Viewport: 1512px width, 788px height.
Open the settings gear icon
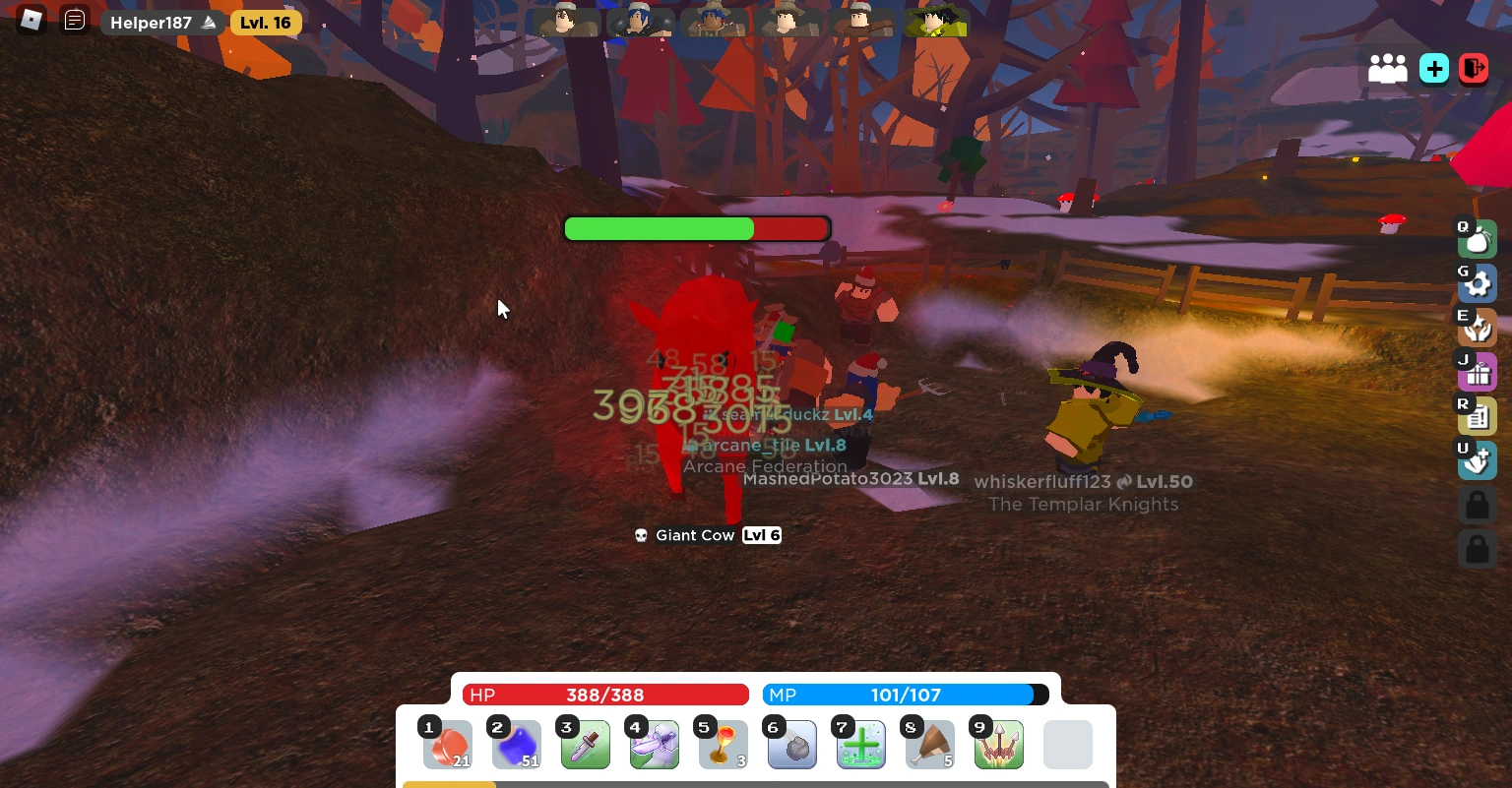[1478, 283]
